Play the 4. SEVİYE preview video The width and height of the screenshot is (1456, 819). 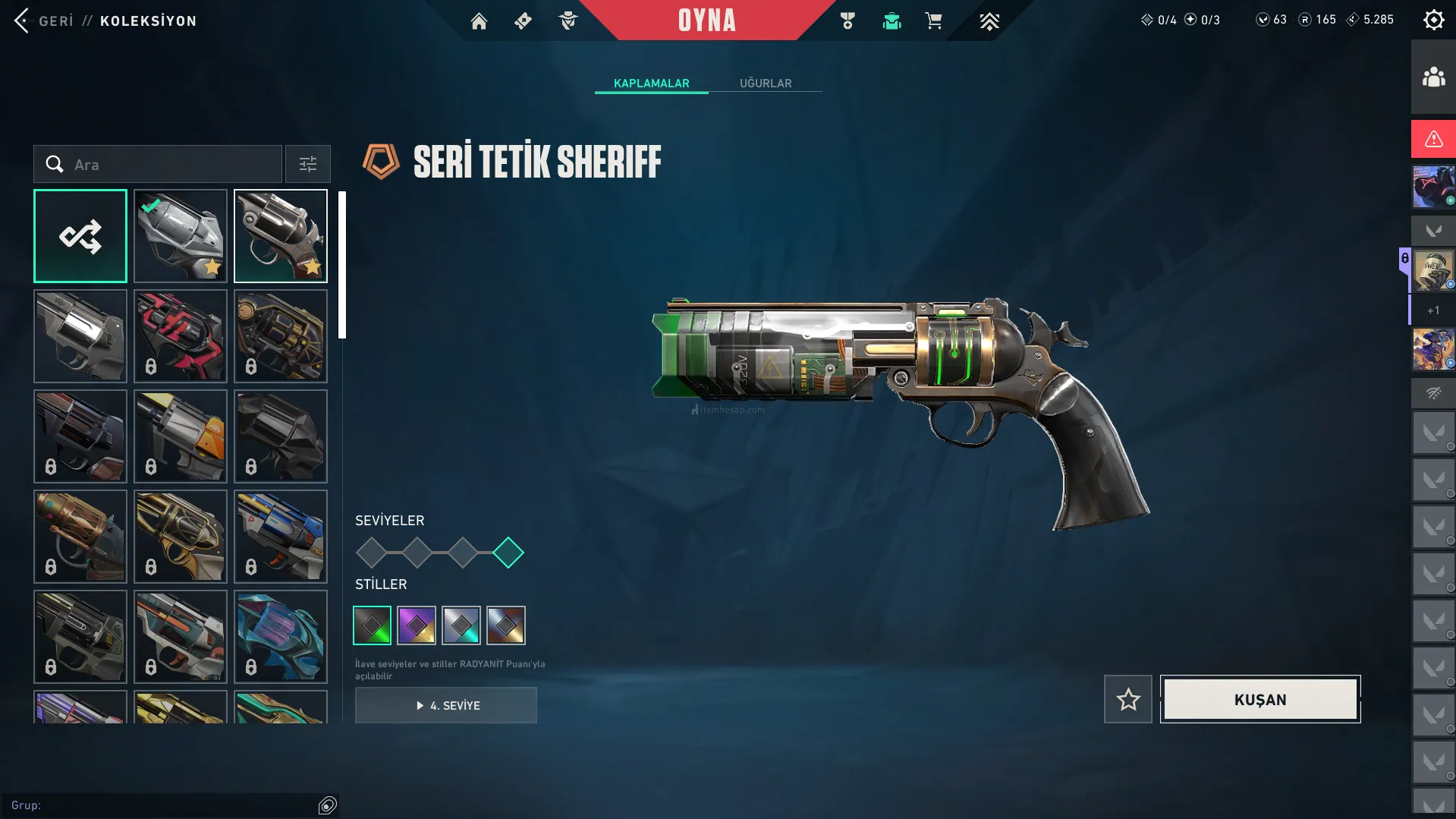click(x=446, y=705)
